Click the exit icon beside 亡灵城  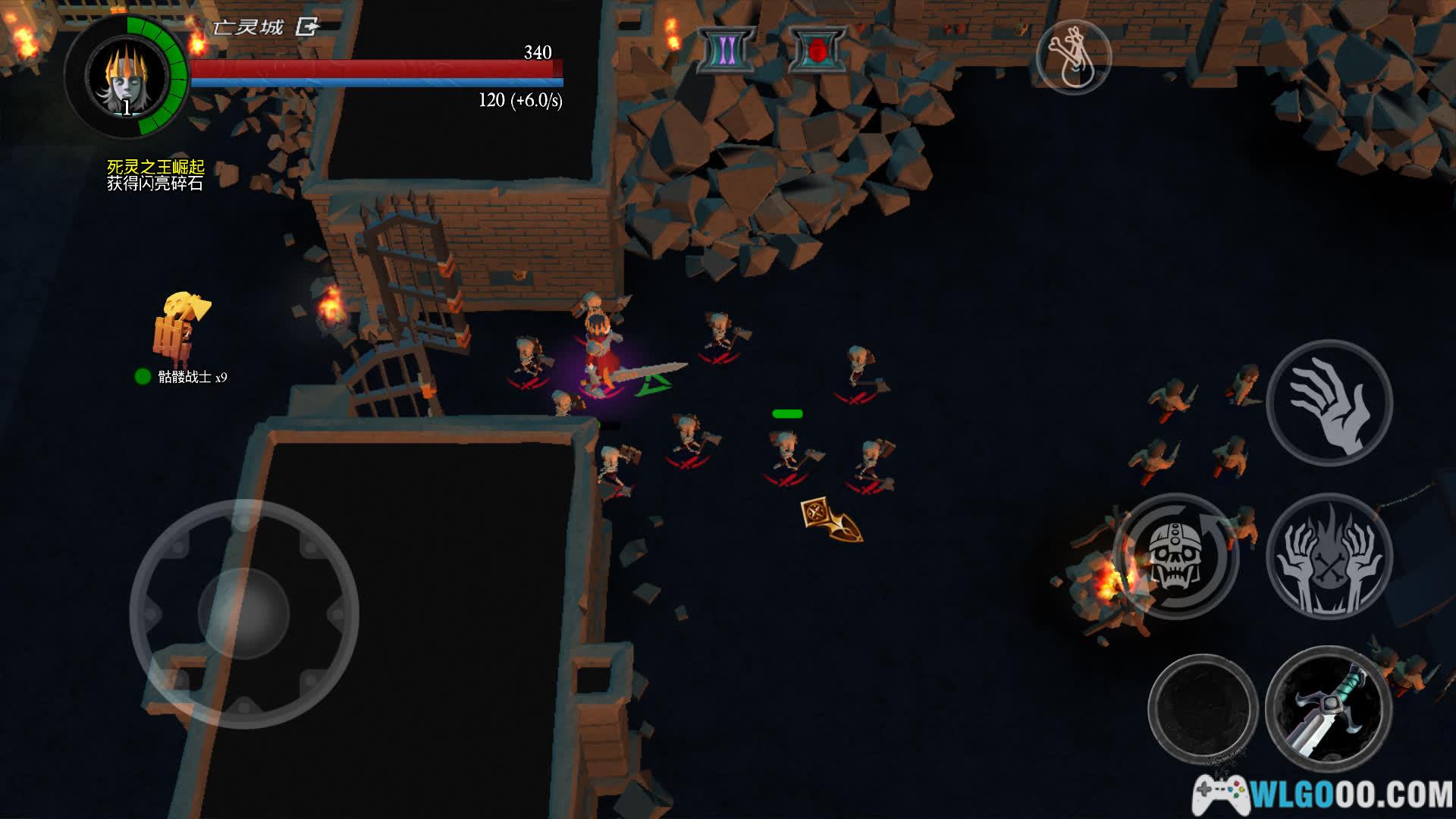pyautogui.click(x=307, y=28)
